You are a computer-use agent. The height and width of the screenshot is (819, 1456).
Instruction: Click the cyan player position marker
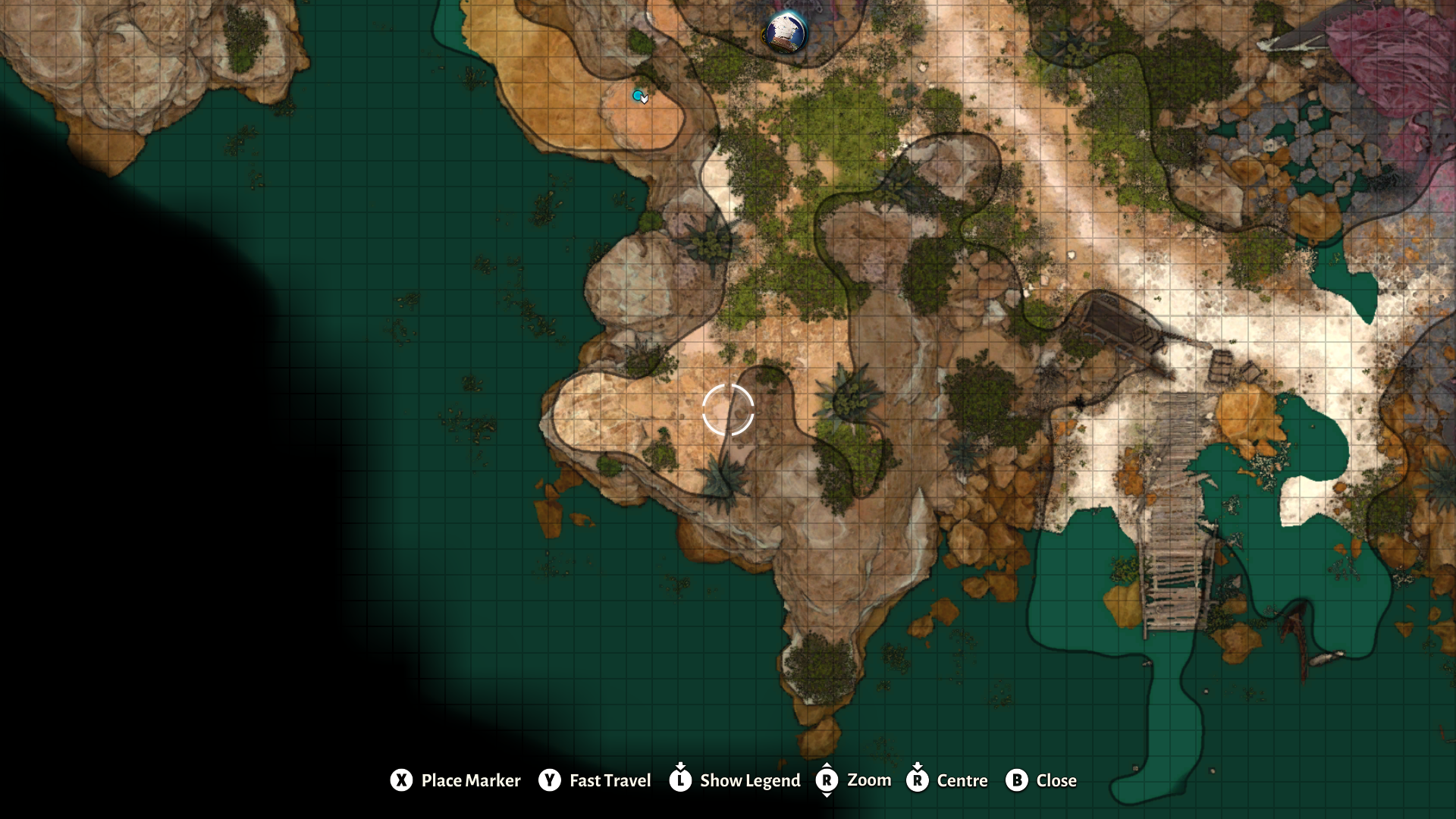click(x=637, y=96)
